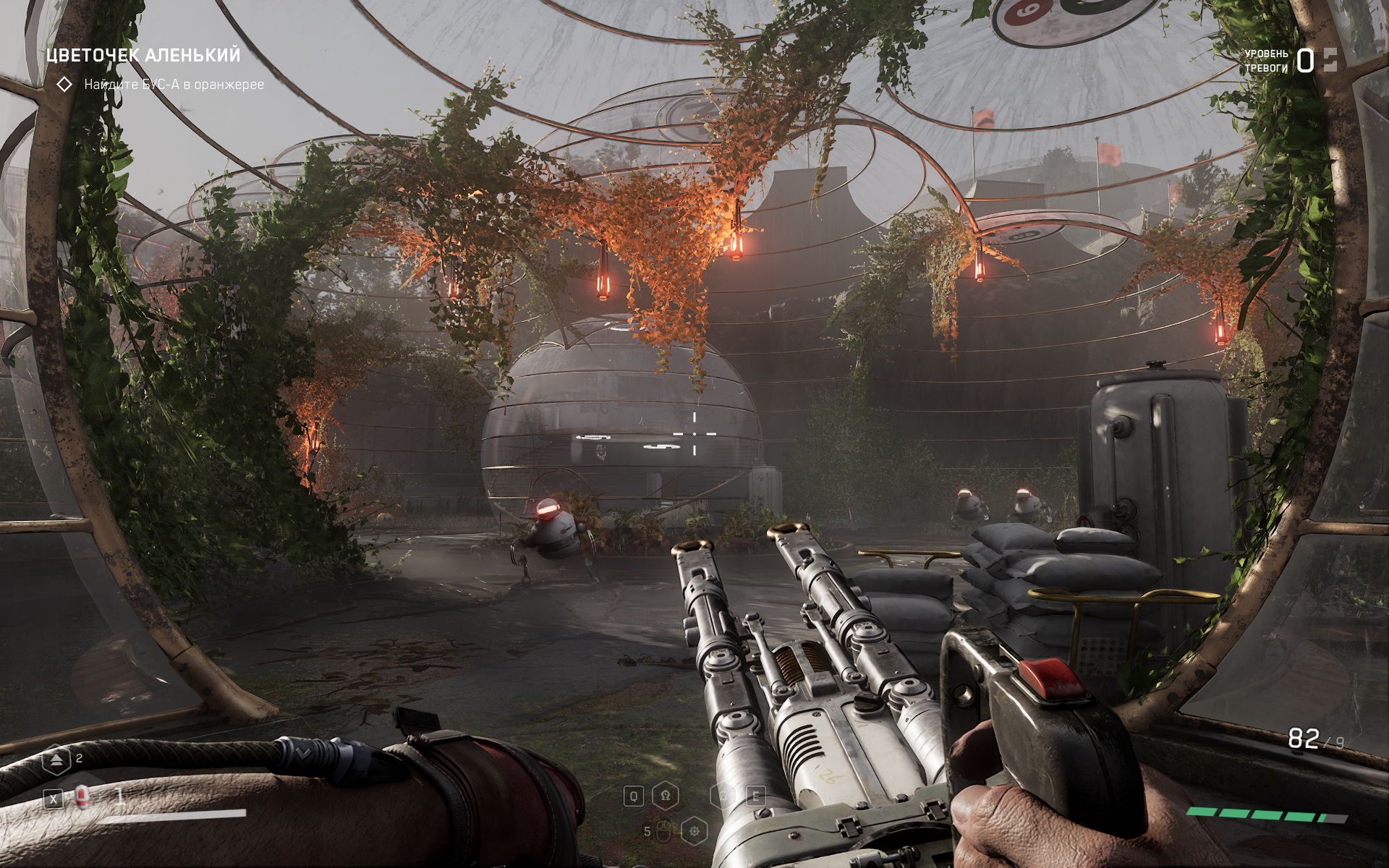The width and height of the screenshot is (1389, 868).
Task: Select the Цветочек Аленький quest title
Action: click(143, 56)
